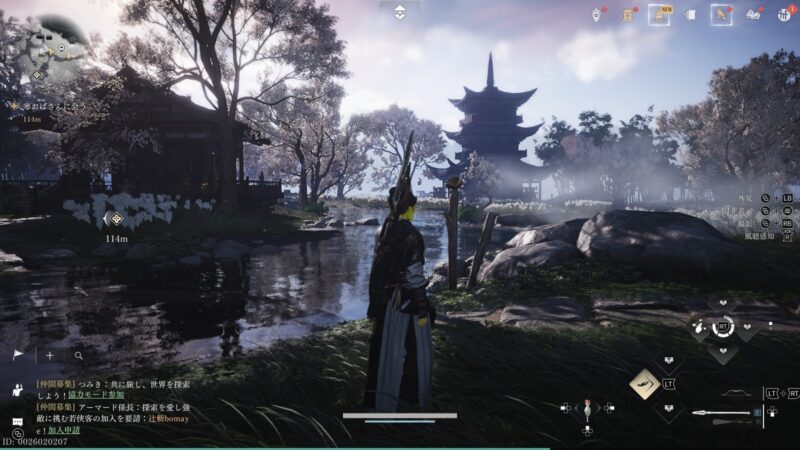Open the speech bubble chat icon
This screenshot has width=800, height=450.
click(17, 421)
